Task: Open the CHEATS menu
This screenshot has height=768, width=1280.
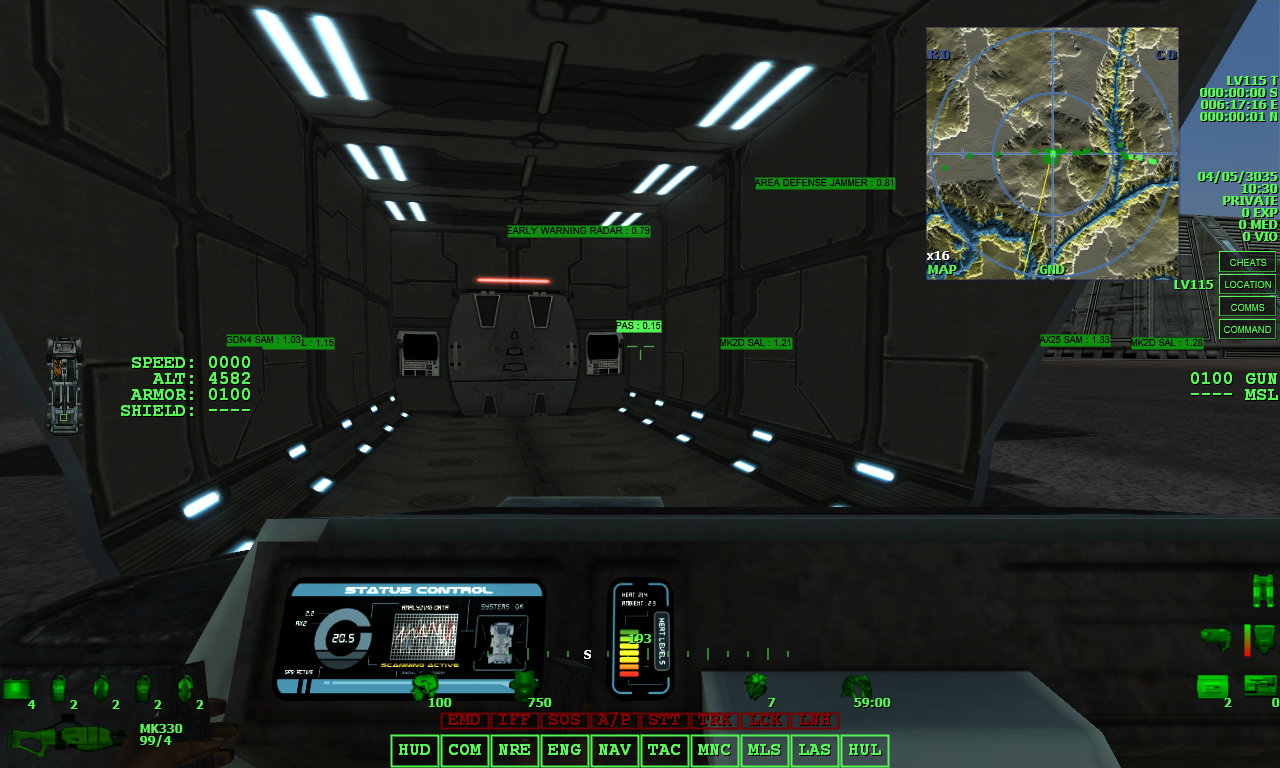Action: coord(1247,262)
